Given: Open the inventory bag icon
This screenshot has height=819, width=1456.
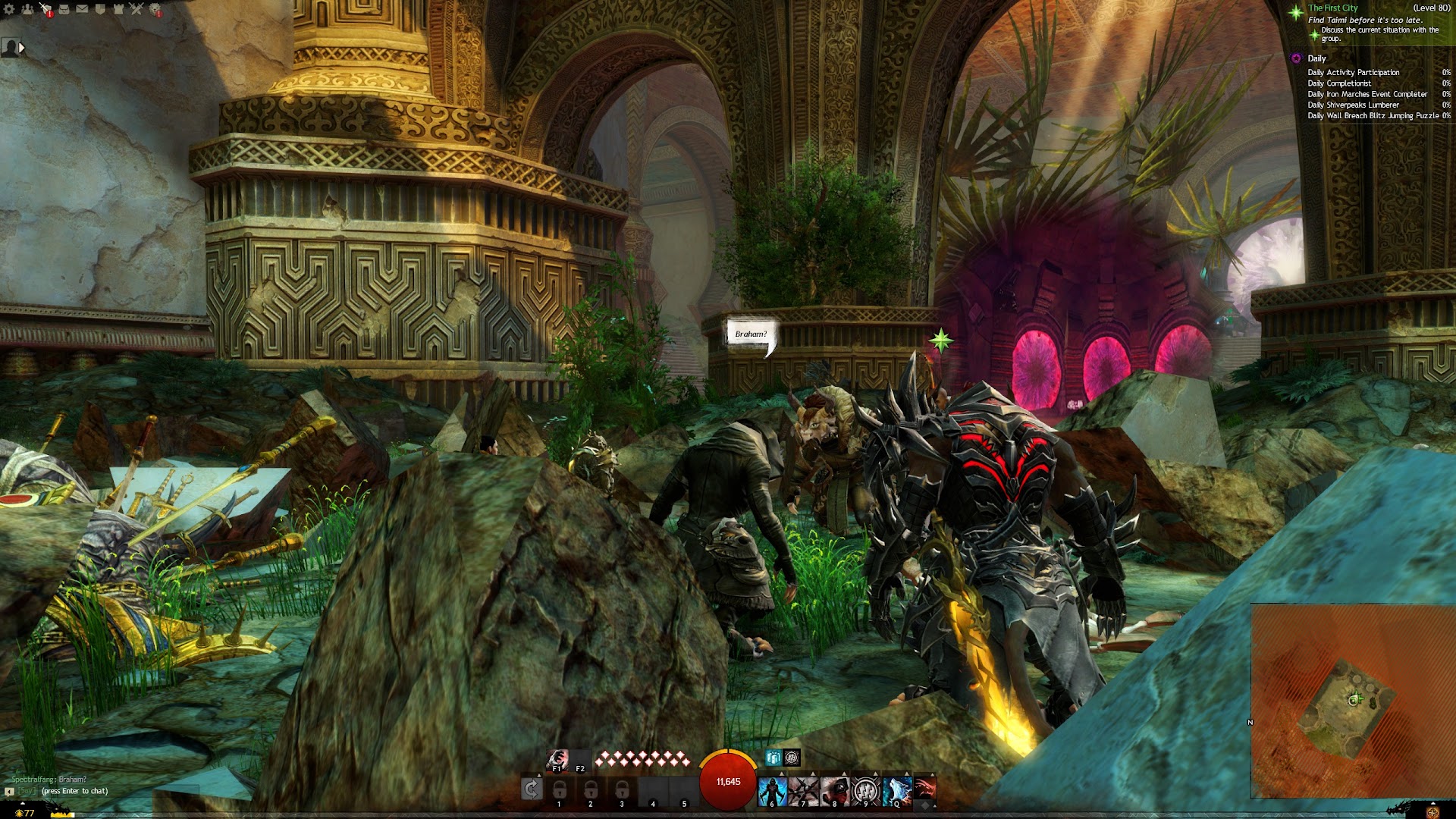Looking at the screenshot, I should pos(64,9).
